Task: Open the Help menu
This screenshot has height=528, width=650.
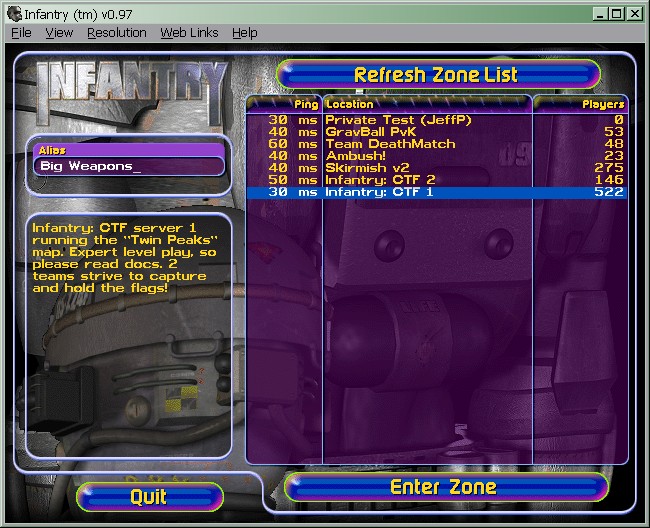Action: click(244, 33)
